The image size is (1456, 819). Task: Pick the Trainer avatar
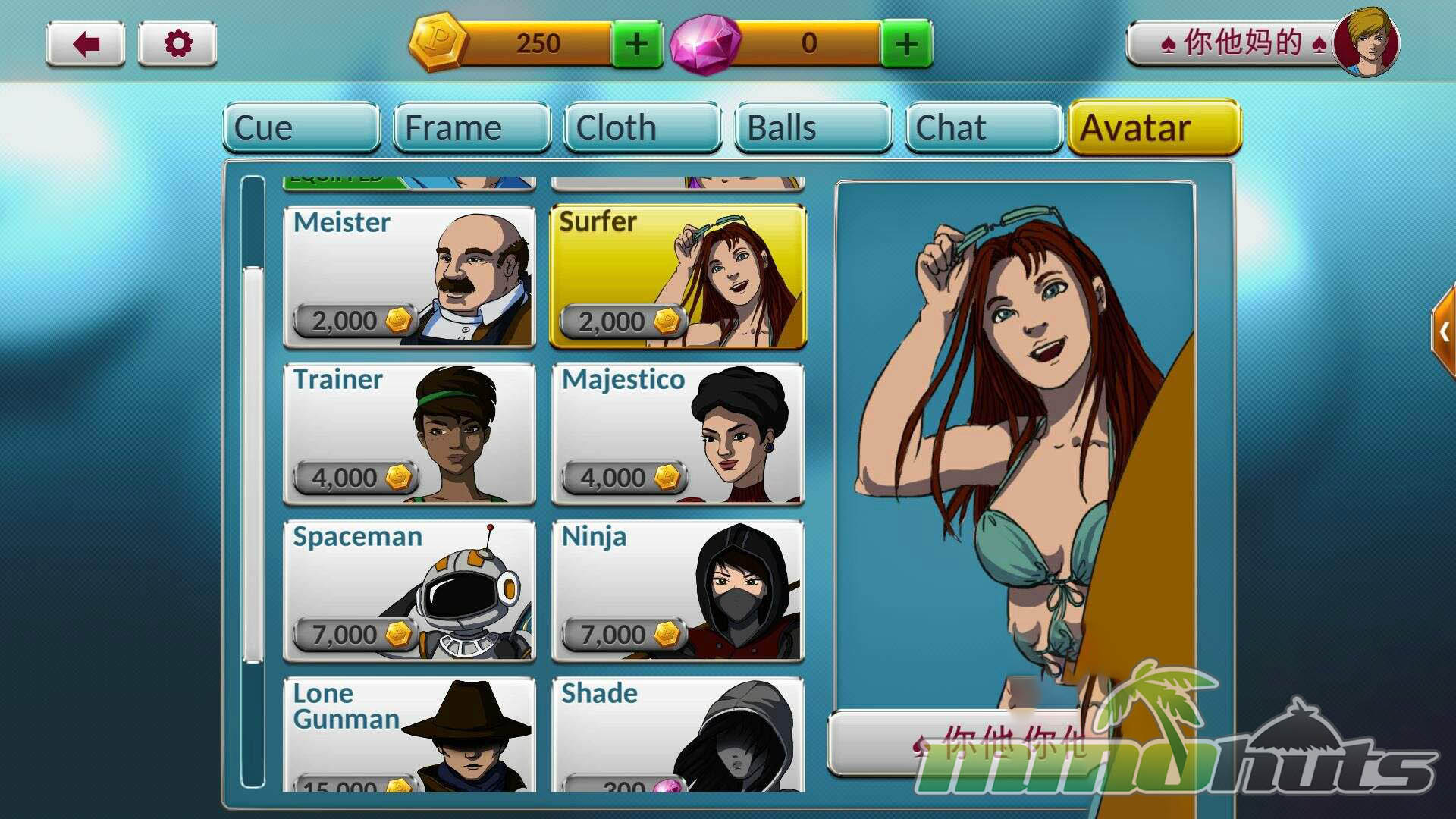pos(409,434)
